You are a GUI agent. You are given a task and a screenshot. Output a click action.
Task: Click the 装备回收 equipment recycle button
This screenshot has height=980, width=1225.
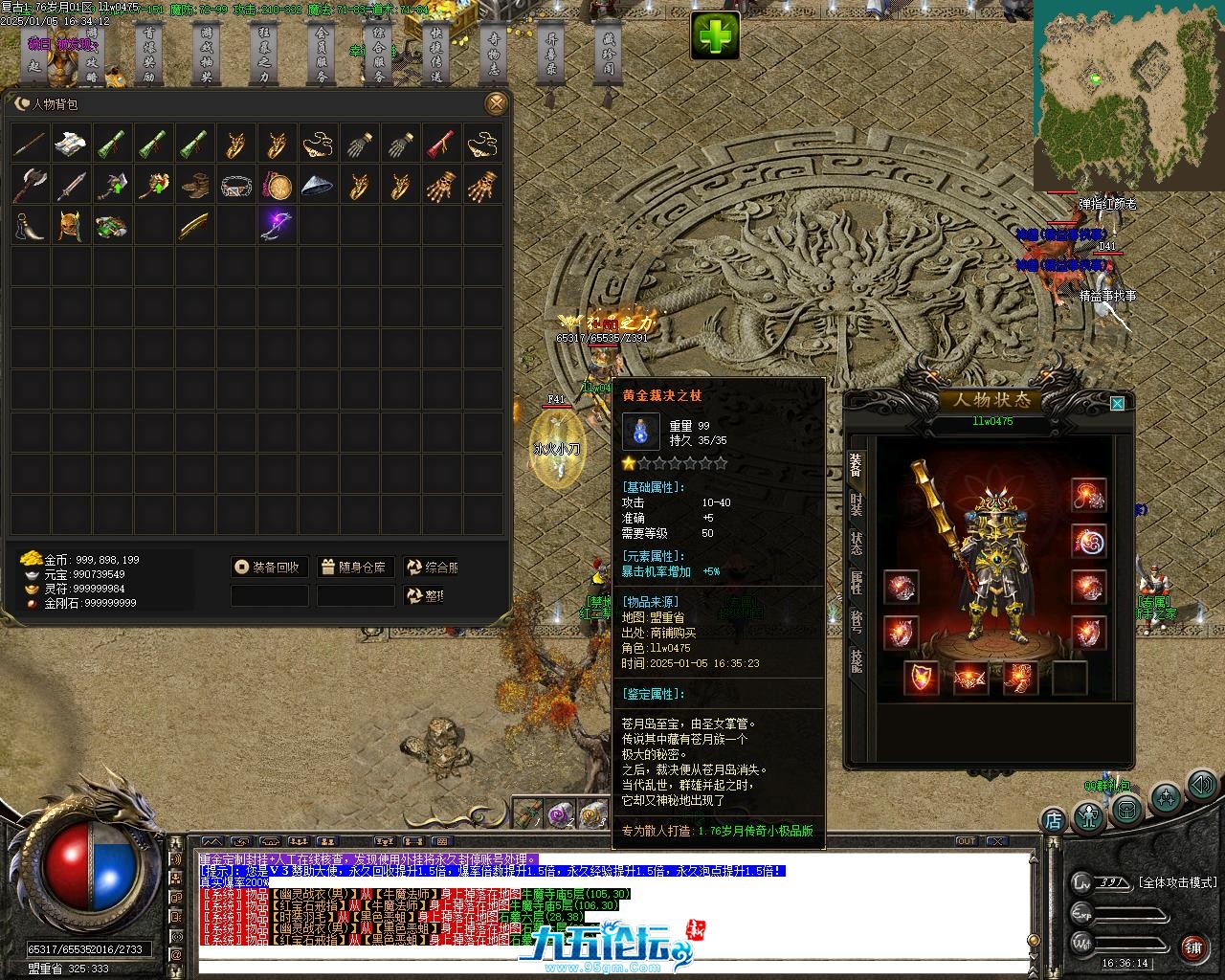point(270,568)
